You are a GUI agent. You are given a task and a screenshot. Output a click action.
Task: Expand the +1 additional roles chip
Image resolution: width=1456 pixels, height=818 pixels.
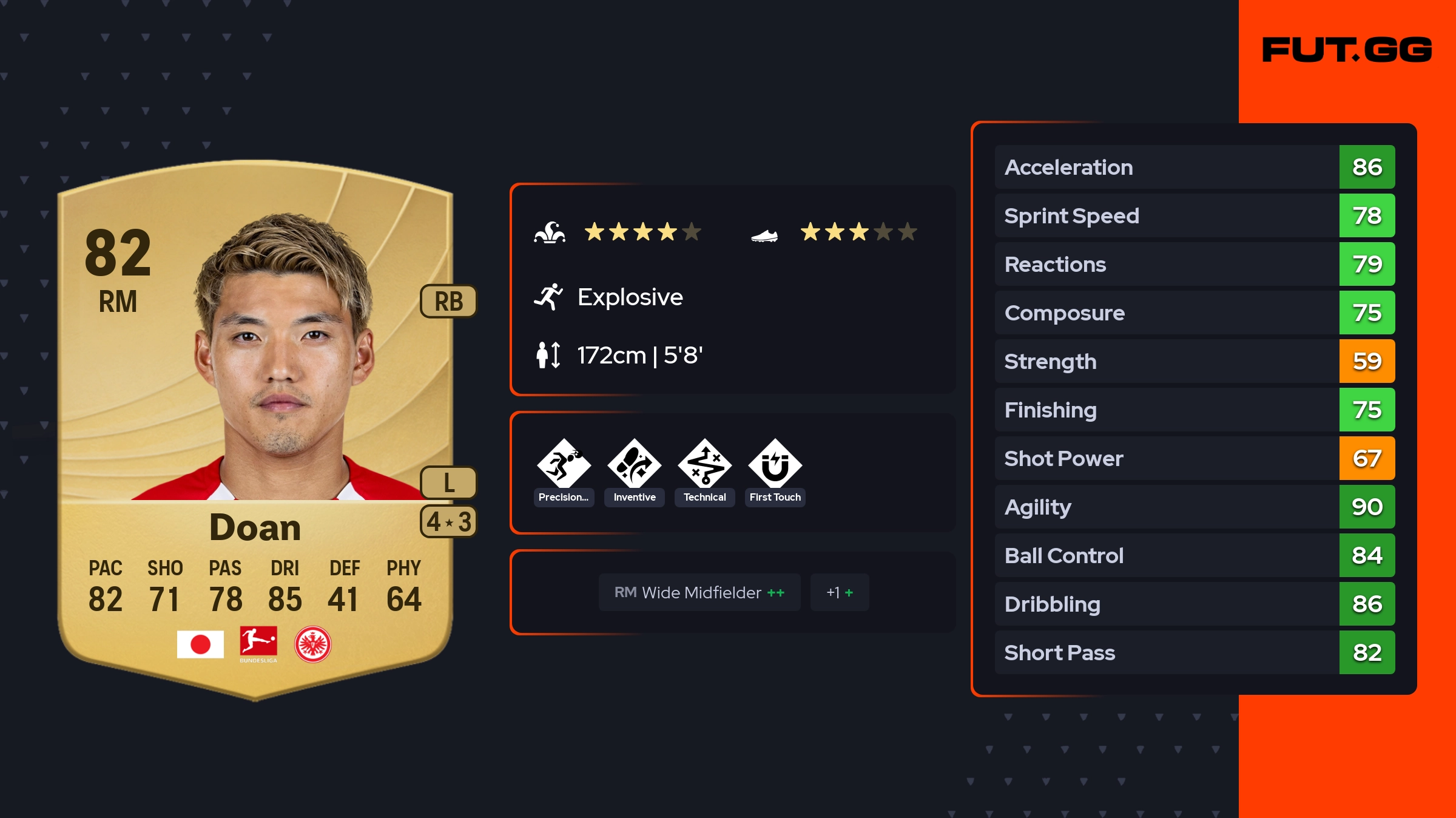point(839,592)
